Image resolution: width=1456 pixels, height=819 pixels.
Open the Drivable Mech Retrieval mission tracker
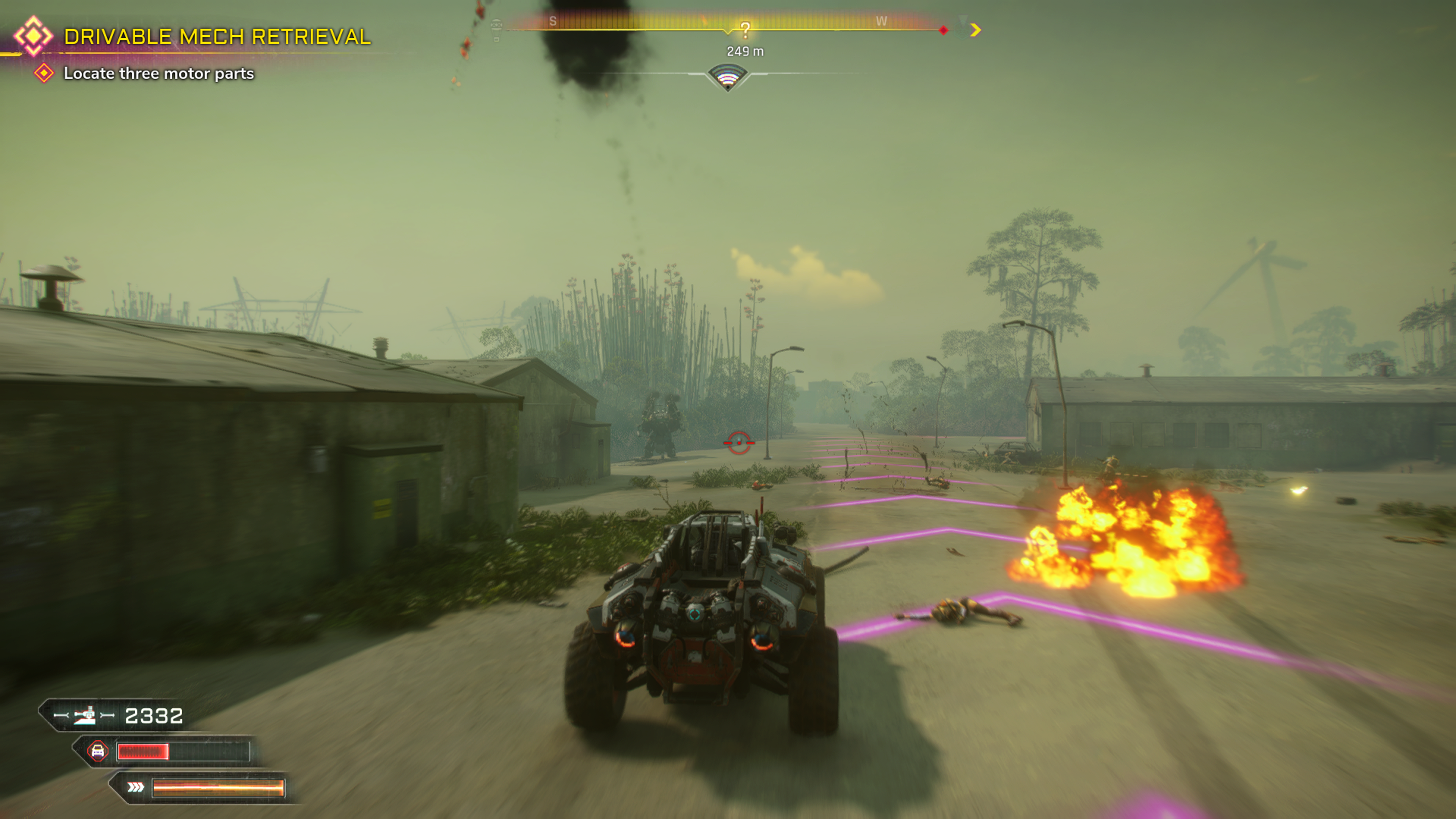(x=217, y=37)
